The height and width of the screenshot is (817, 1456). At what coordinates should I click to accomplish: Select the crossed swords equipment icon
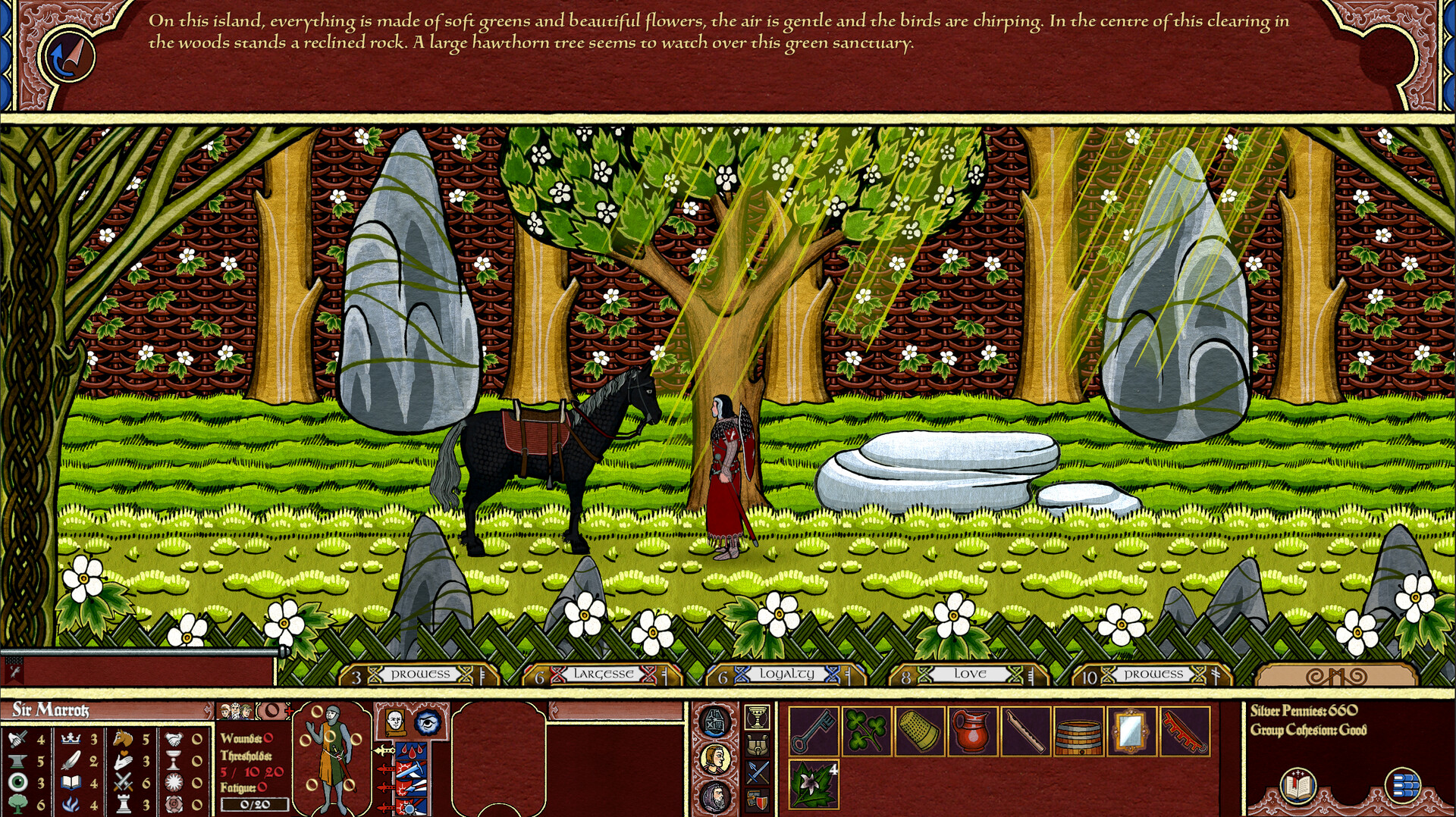[758, 772]
